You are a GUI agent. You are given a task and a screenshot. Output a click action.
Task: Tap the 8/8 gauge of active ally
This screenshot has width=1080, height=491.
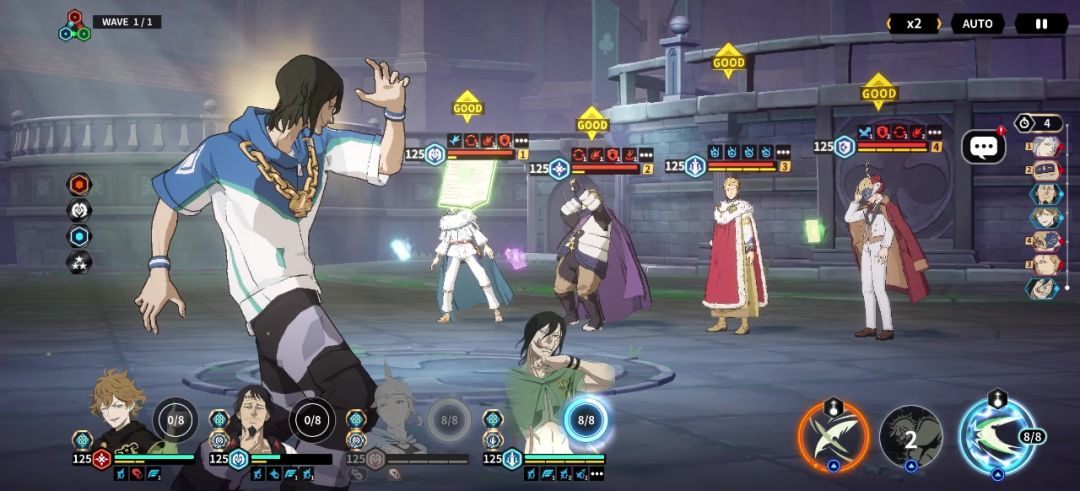[x=585, y=420]
